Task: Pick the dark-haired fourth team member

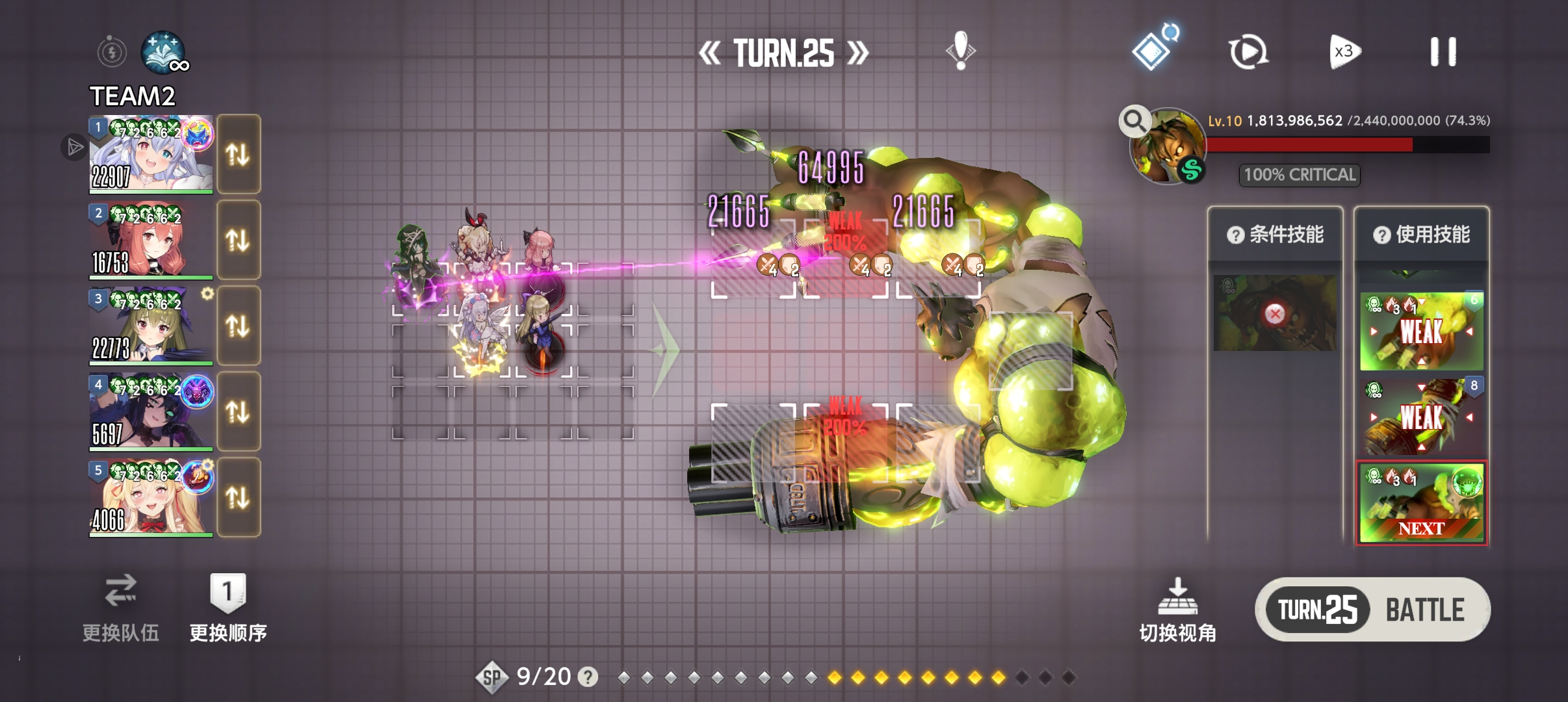Action: click(151, 412)
